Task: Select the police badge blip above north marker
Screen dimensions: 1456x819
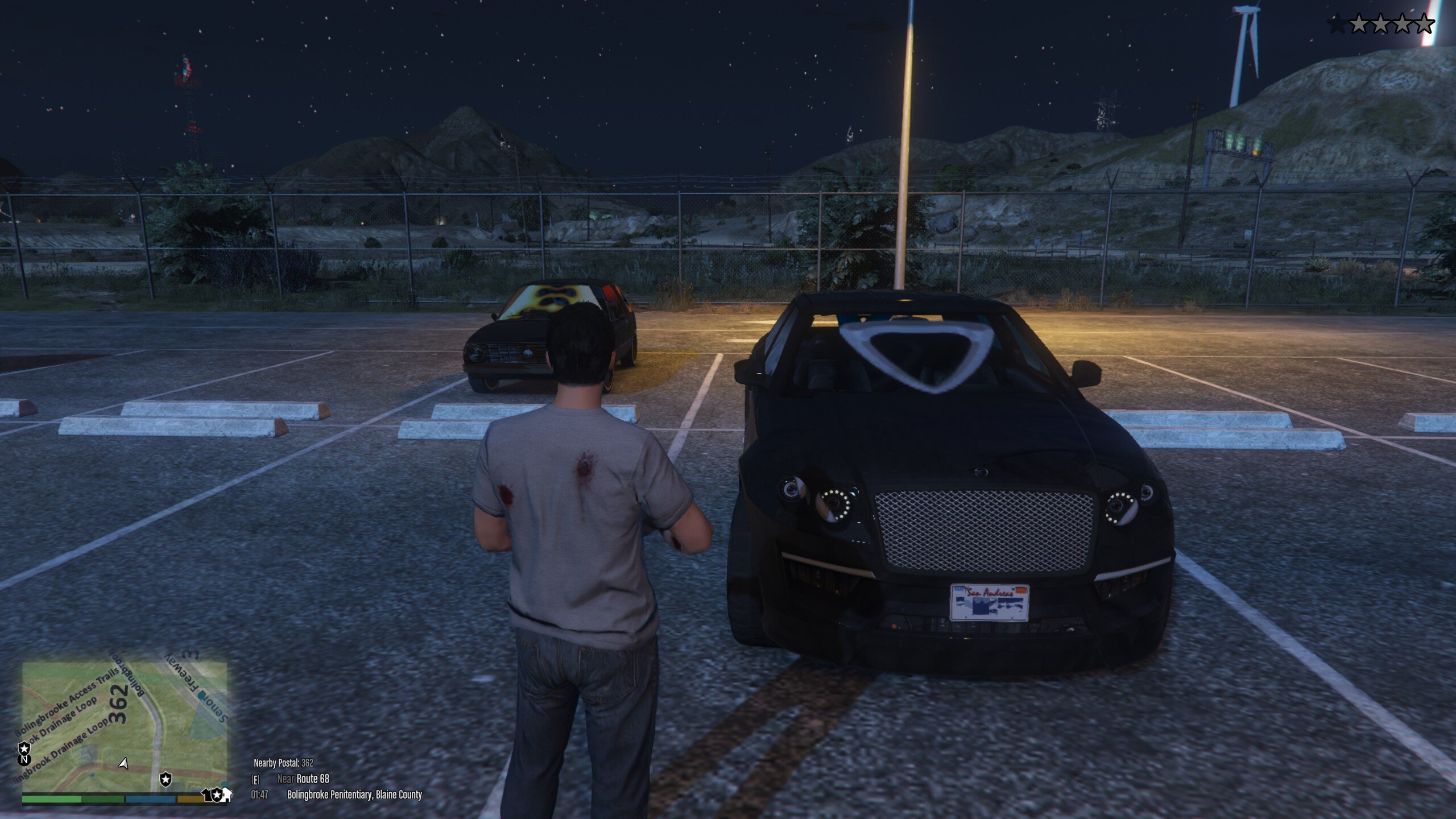Action: tap(24, 747)
